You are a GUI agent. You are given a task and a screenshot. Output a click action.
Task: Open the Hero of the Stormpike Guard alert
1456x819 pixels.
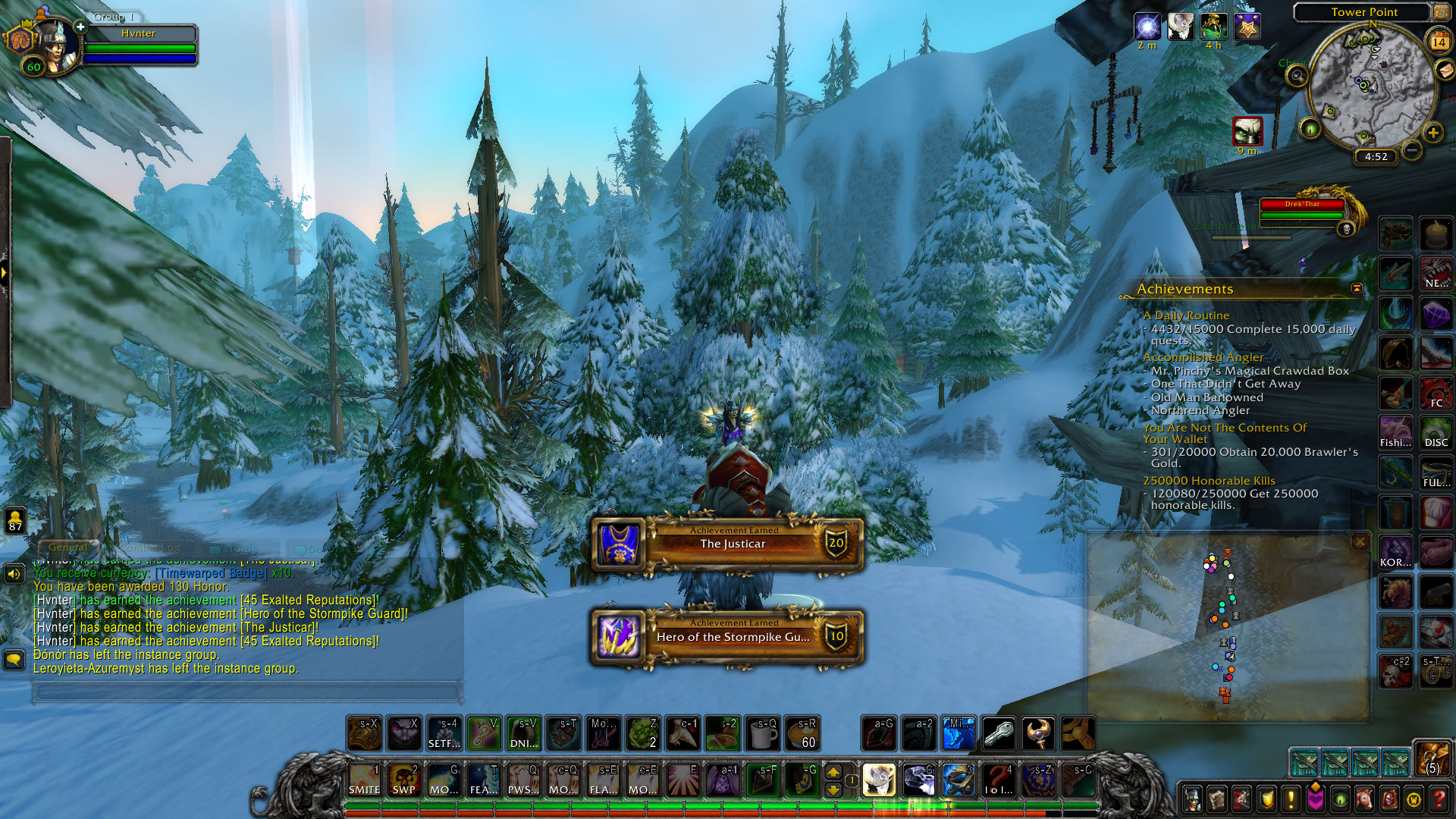728,636
